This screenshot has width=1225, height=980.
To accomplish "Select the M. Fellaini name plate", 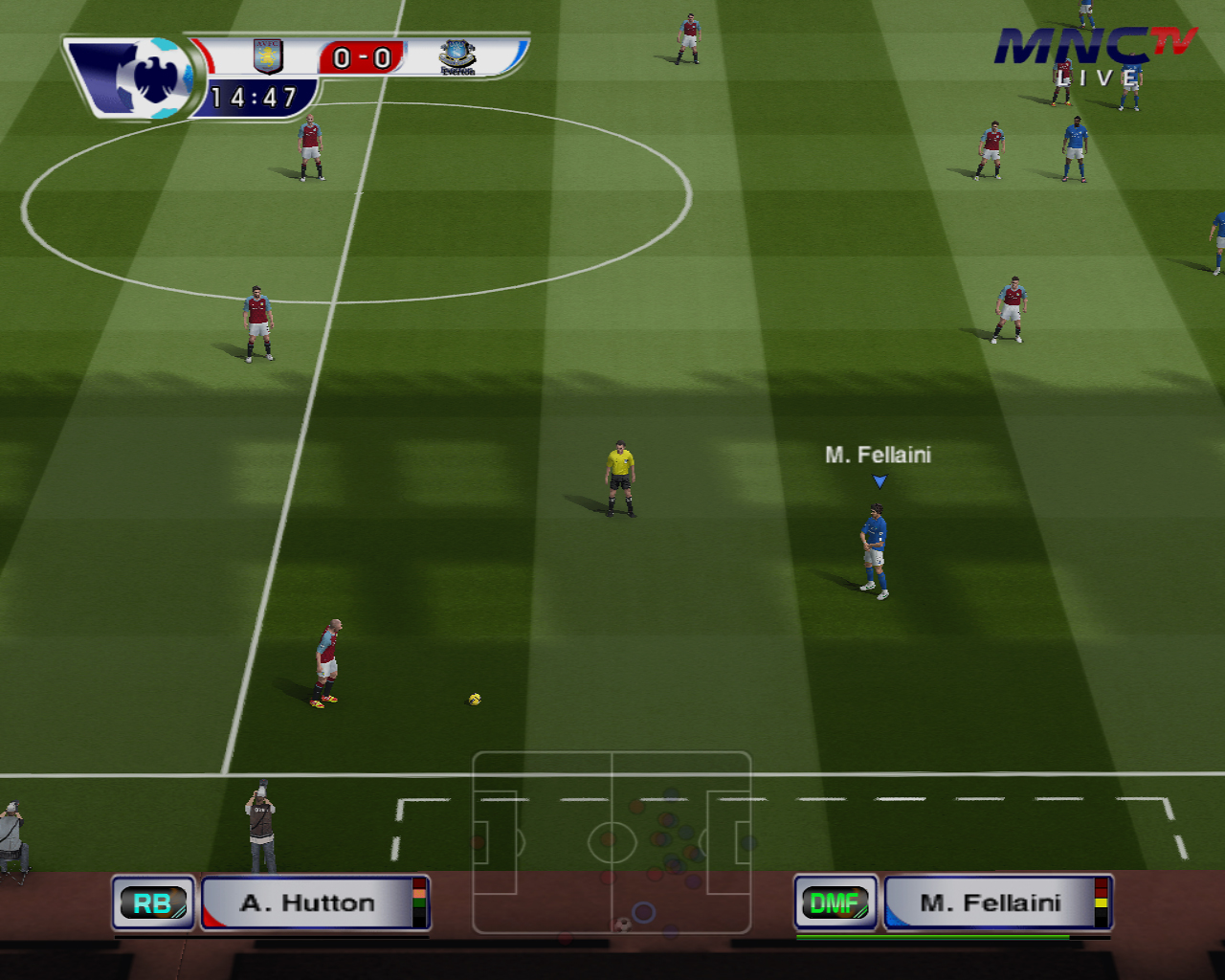I will 991,902.
